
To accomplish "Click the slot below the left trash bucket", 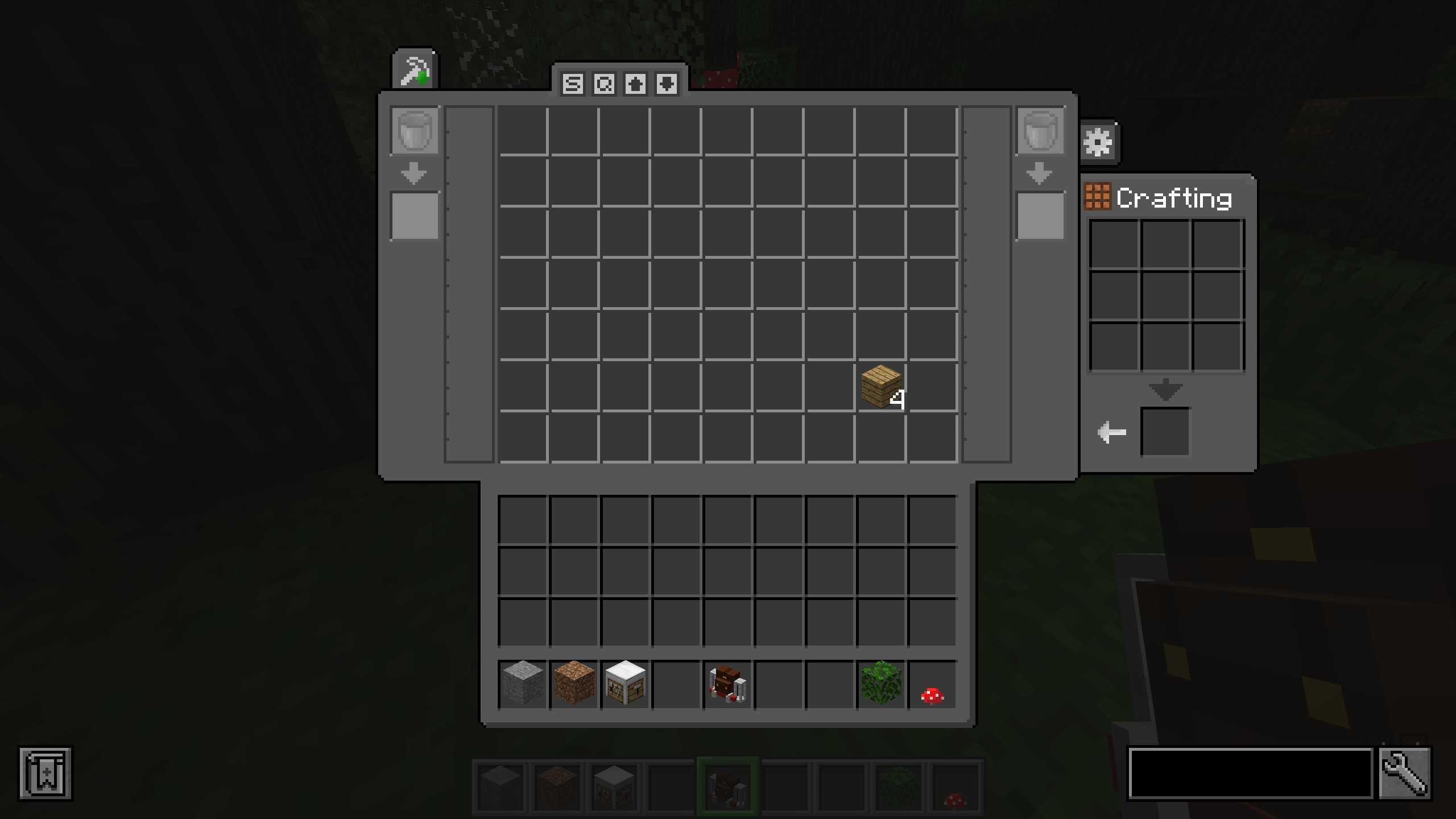I will click(x=415, y=214).
